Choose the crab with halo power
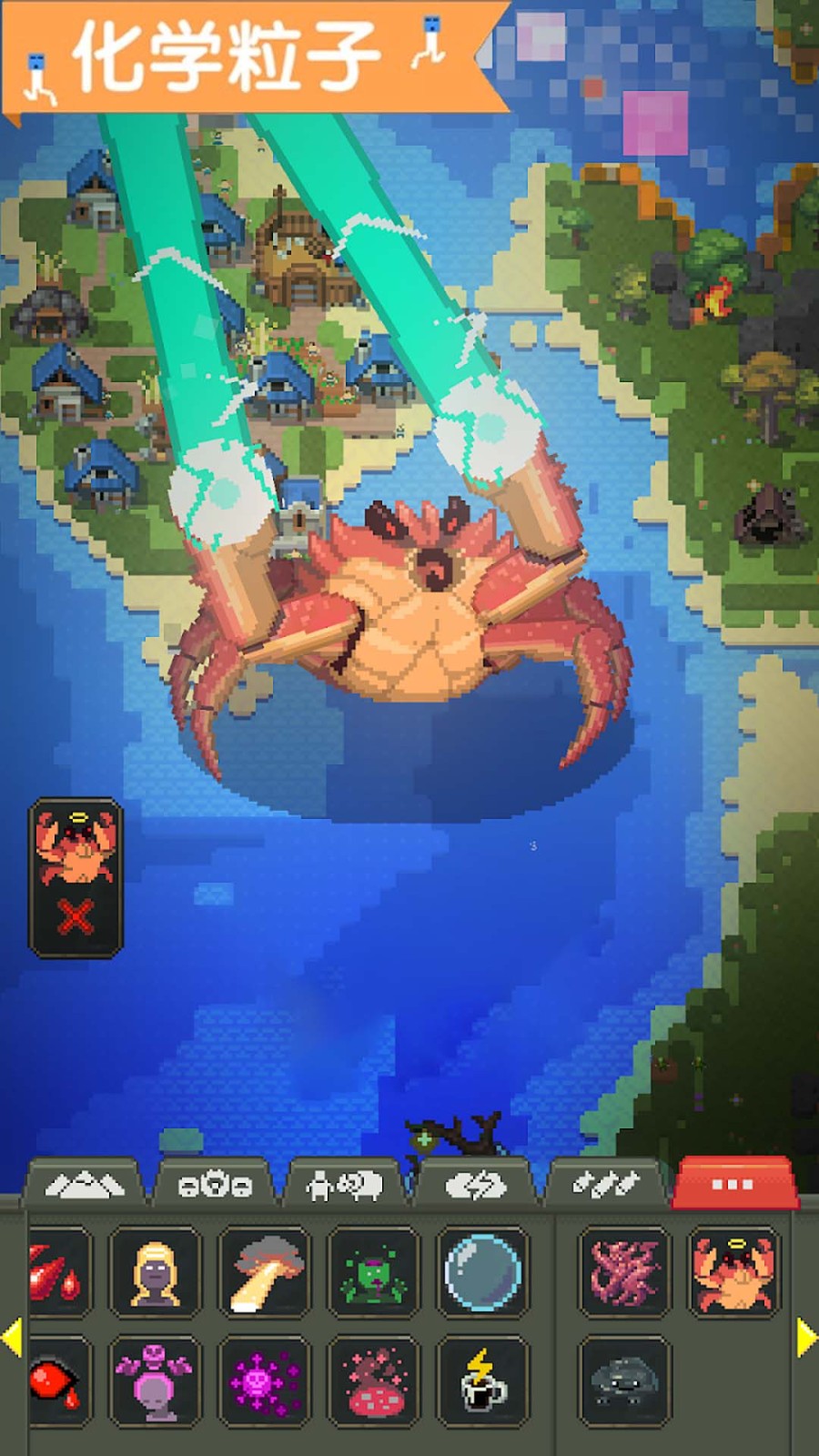This screenshot has width=819, height=1456. tap(733, 1272)
